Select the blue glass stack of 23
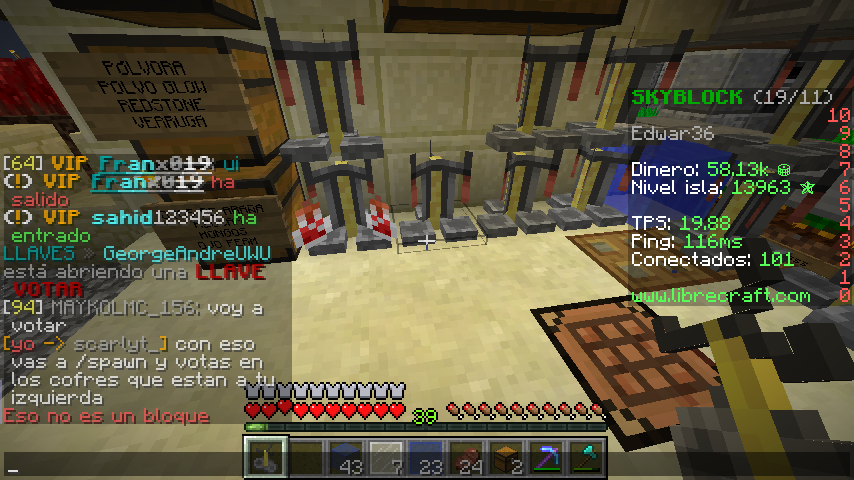The image size is (854, 480). pyautogui.click(x=427, y=459)
